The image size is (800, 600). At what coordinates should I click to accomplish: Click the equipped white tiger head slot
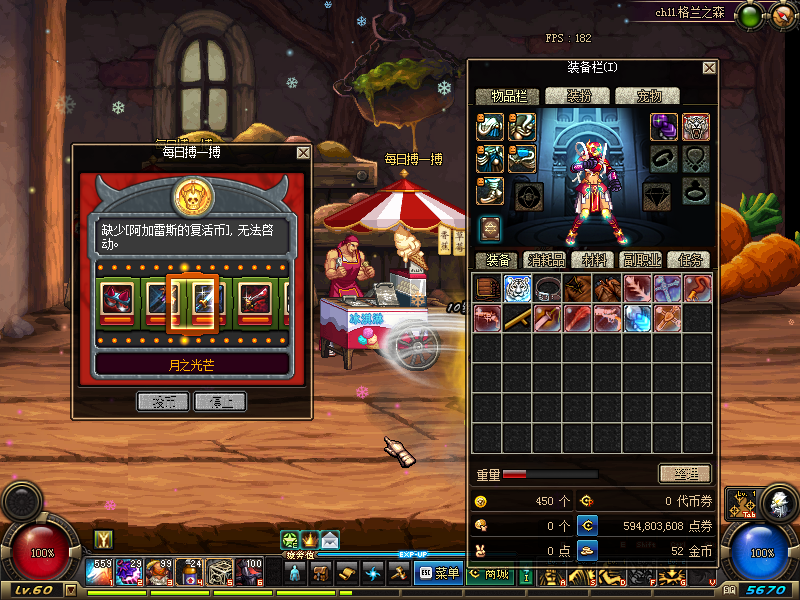tap(696, 127)
